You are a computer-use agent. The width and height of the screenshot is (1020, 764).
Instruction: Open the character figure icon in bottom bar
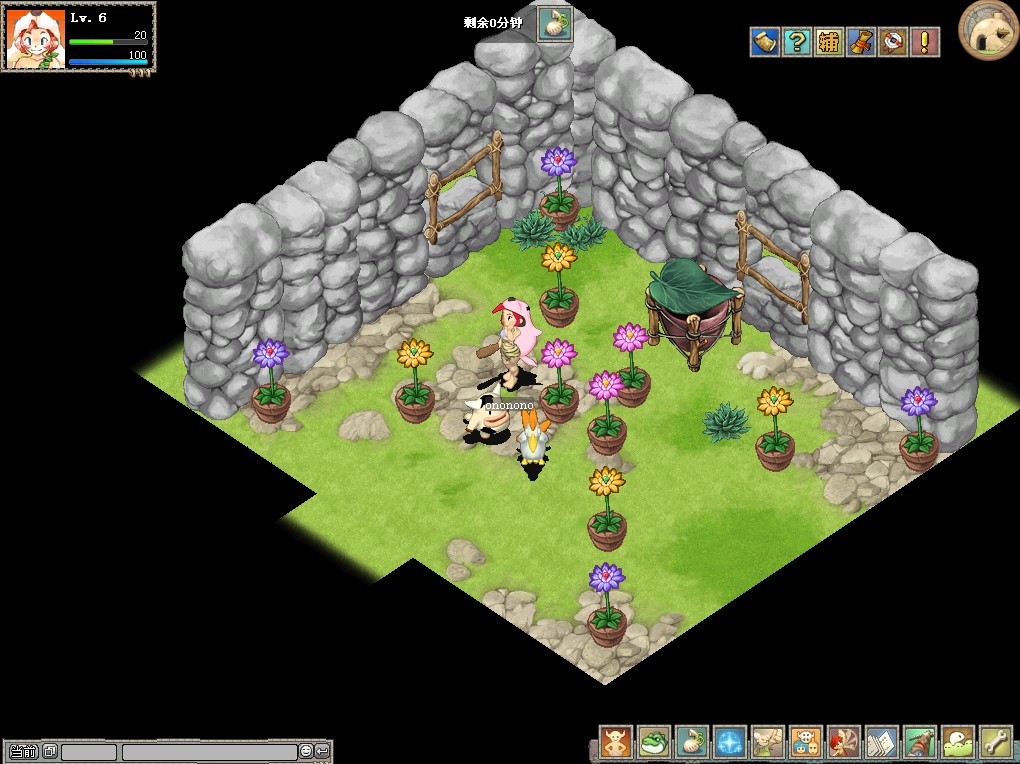616,743
